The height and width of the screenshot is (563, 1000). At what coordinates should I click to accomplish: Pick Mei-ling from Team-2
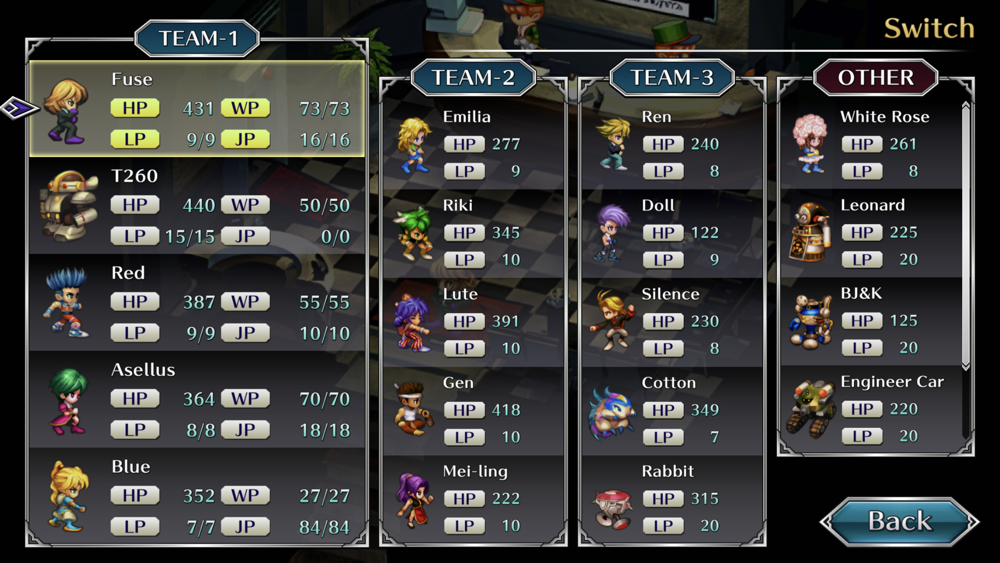(474, 498)
